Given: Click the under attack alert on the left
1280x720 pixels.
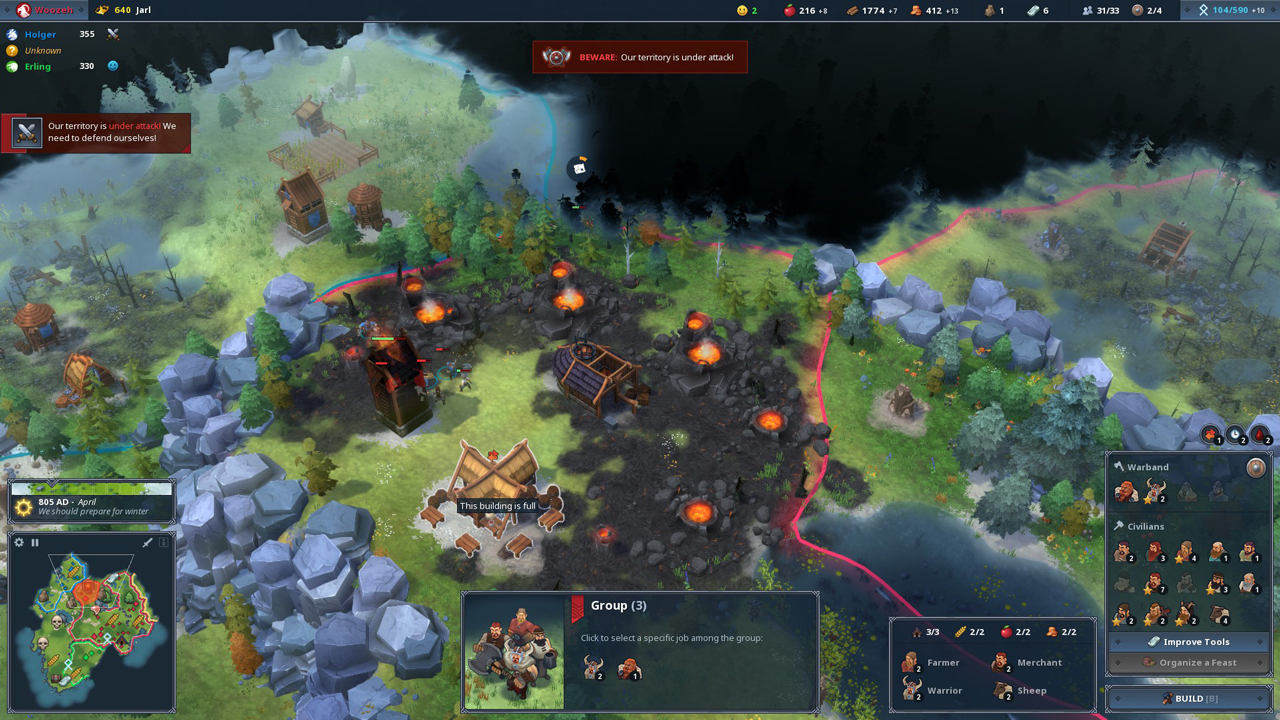Looking at the screenshot, I should (96, 132).
